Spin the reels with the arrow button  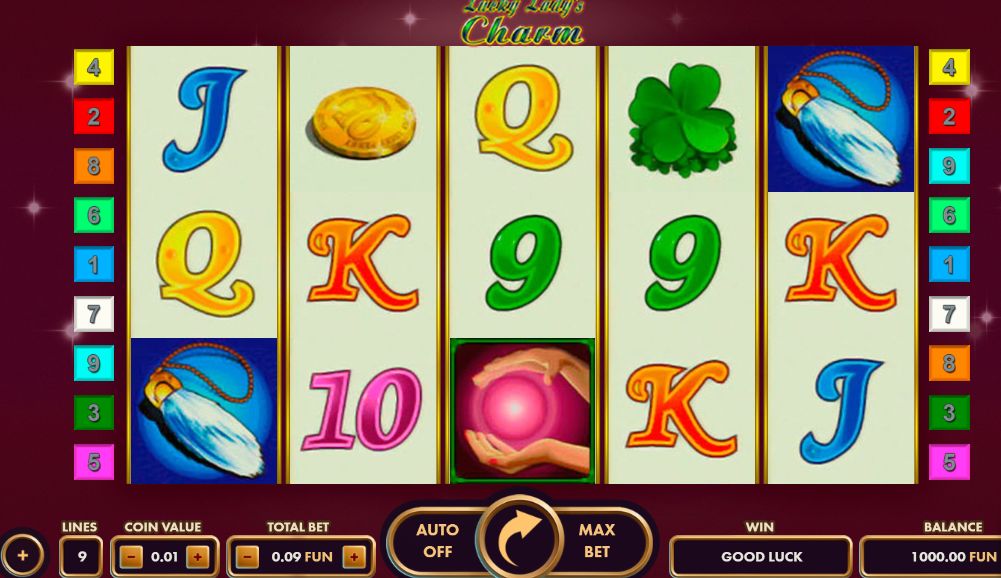point(519,540)
